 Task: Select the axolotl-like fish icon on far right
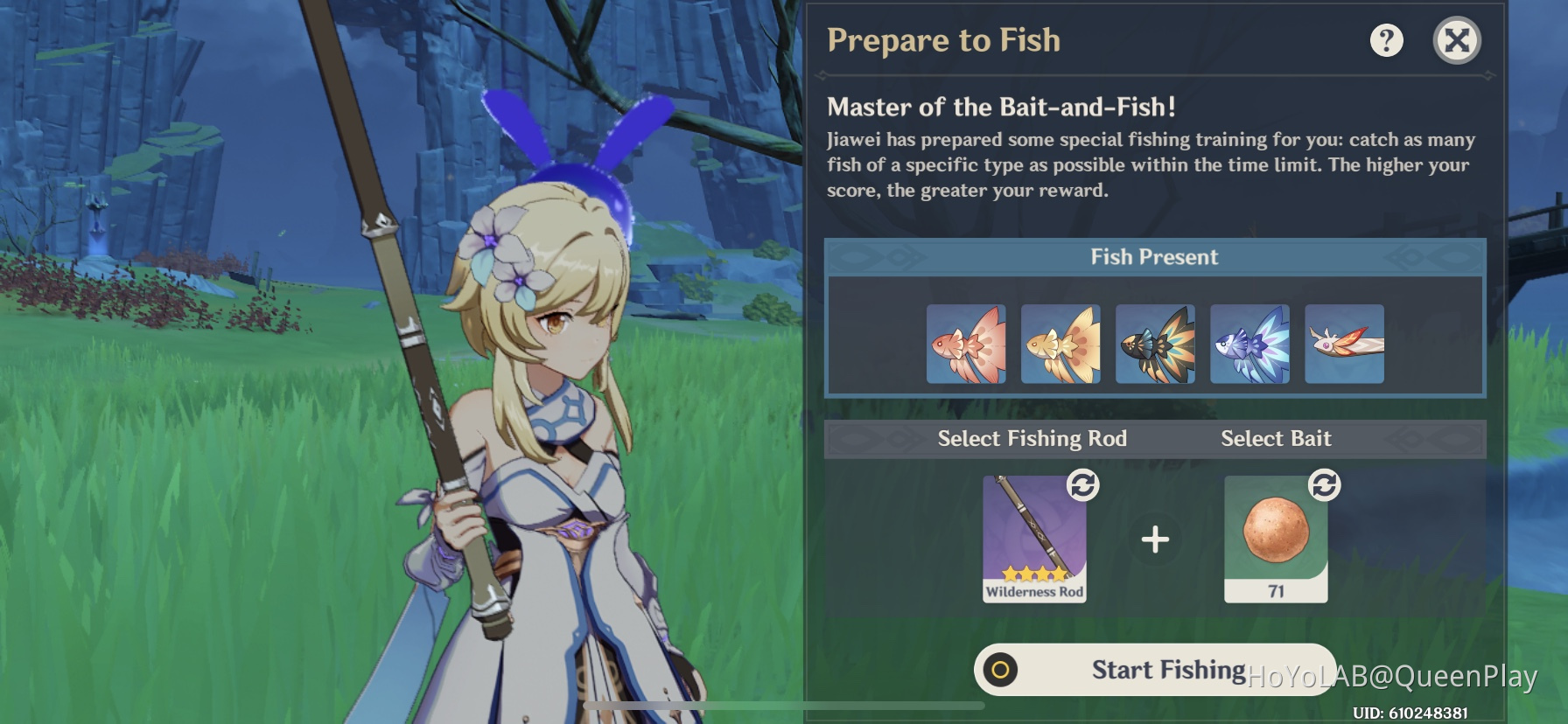click(x=1342, y=343)
